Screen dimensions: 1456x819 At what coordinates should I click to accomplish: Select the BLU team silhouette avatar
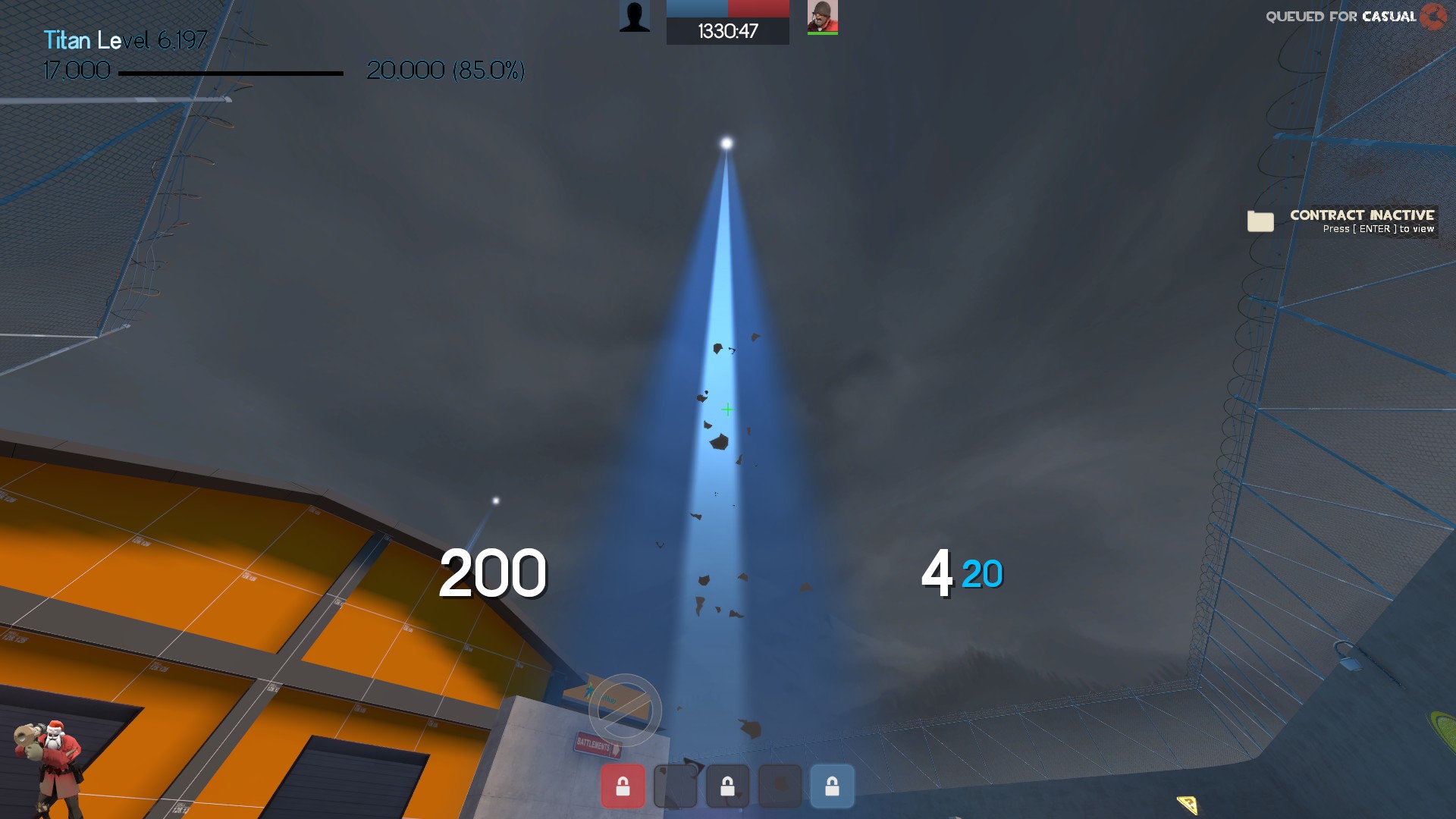pyautogui.click(x=635, y=16)
